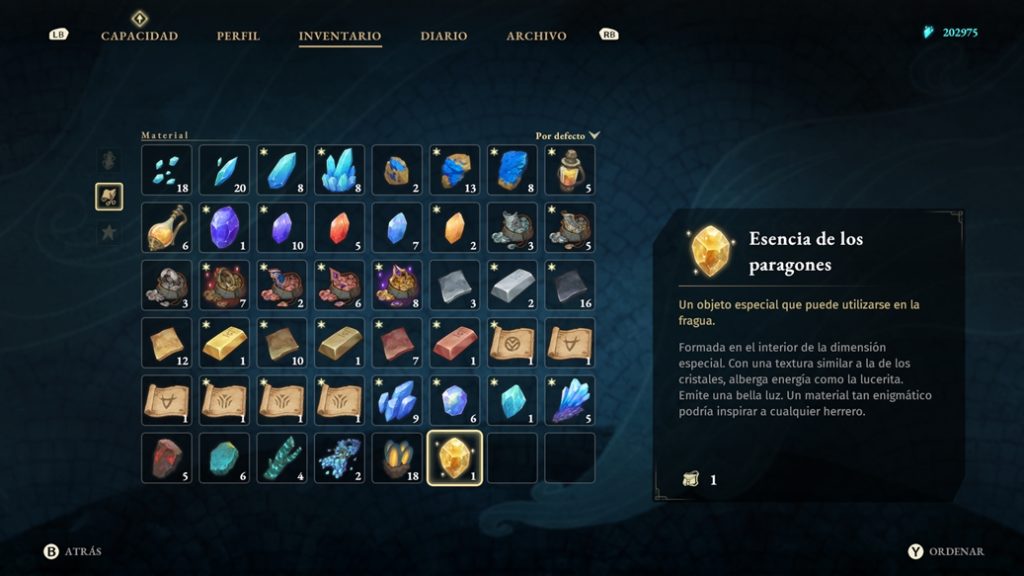Go to the Diario tab
Screen dimensions: 1024x576
pyautogui.click(x=443, y=36)
